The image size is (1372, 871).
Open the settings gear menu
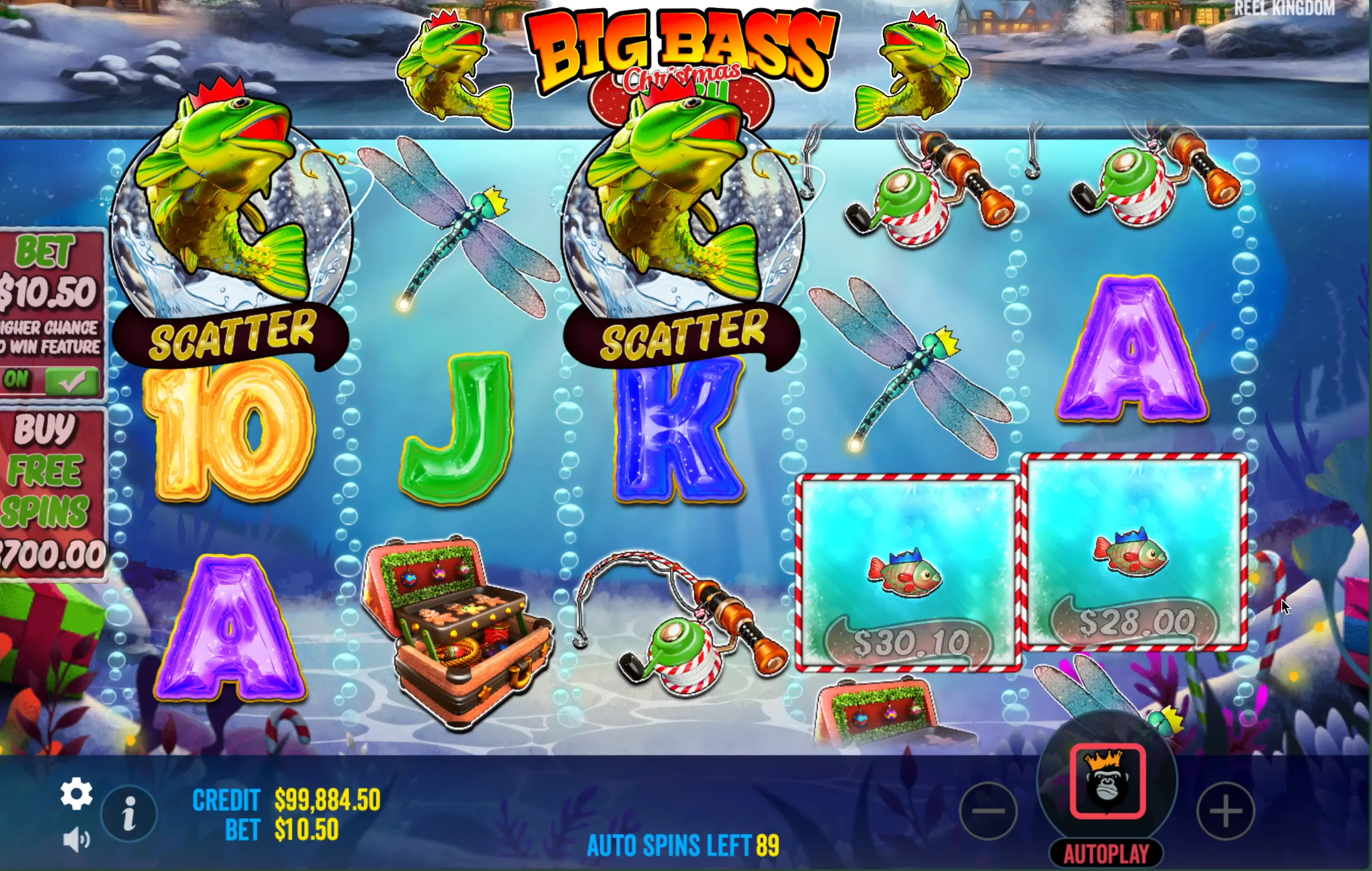(76, 793)
